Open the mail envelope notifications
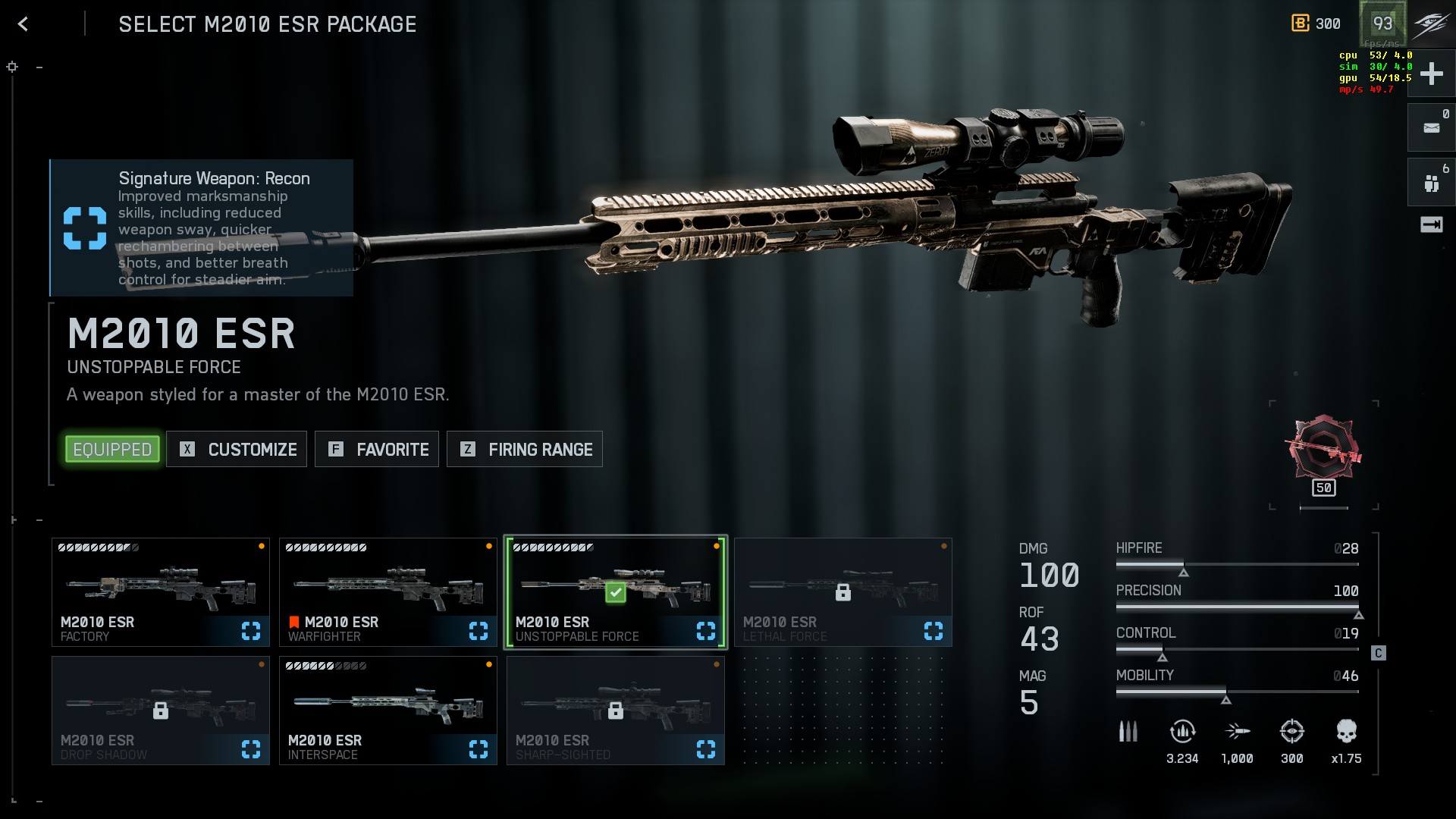 1431,128
